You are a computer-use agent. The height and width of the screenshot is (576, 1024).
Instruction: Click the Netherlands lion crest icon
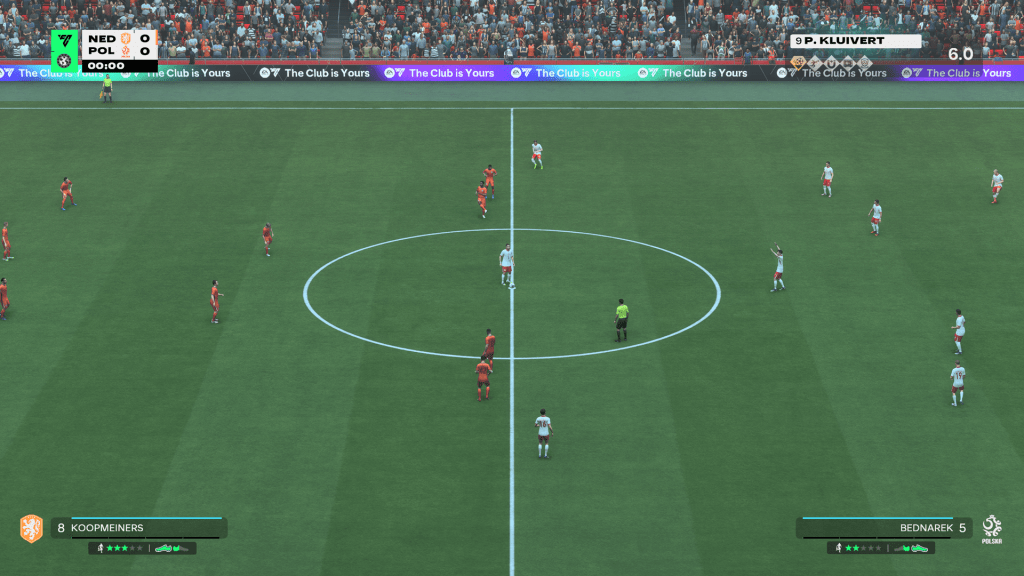click(x=31, y=528)
